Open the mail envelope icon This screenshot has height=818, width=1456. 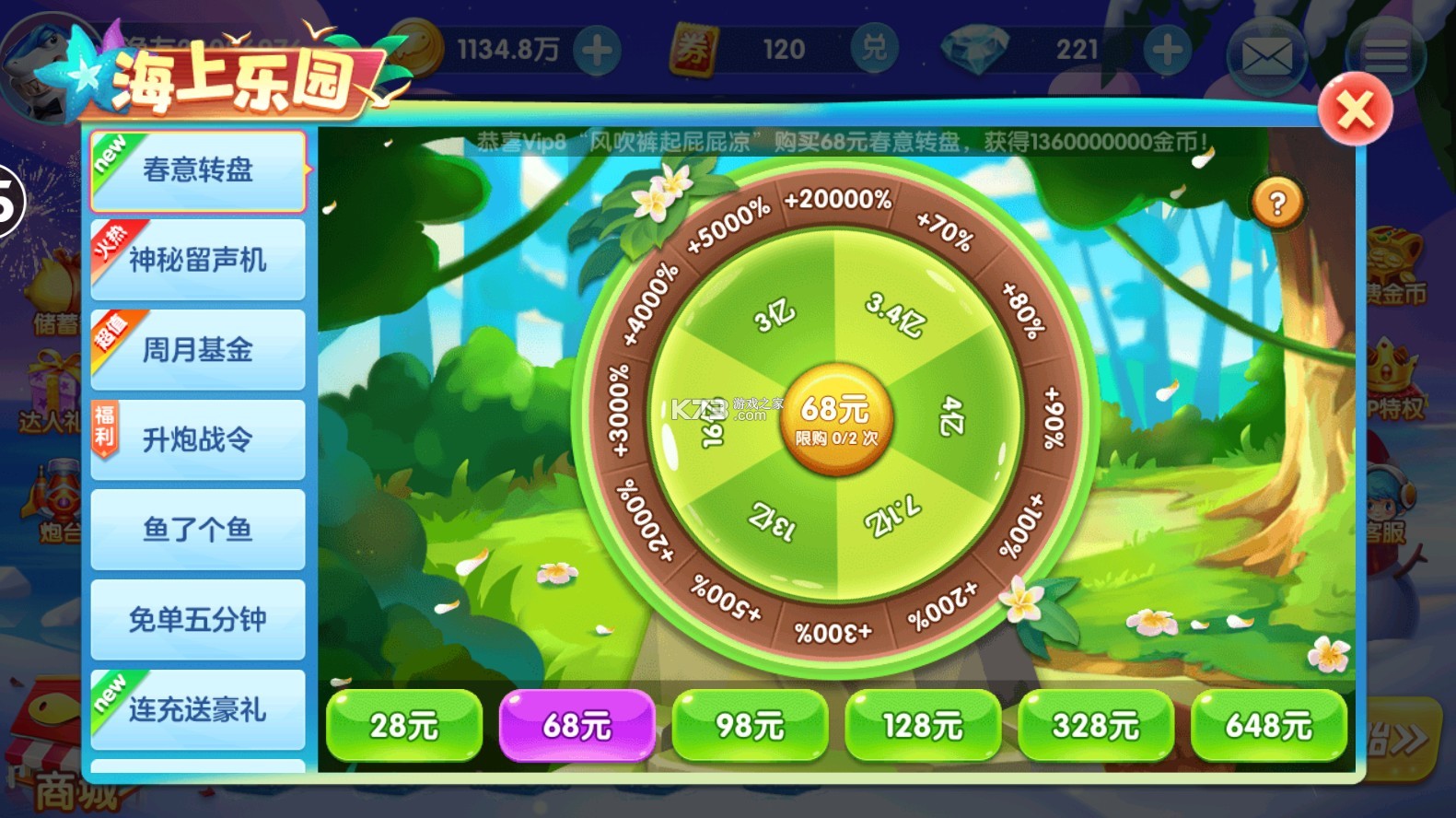pos(1266,57)
